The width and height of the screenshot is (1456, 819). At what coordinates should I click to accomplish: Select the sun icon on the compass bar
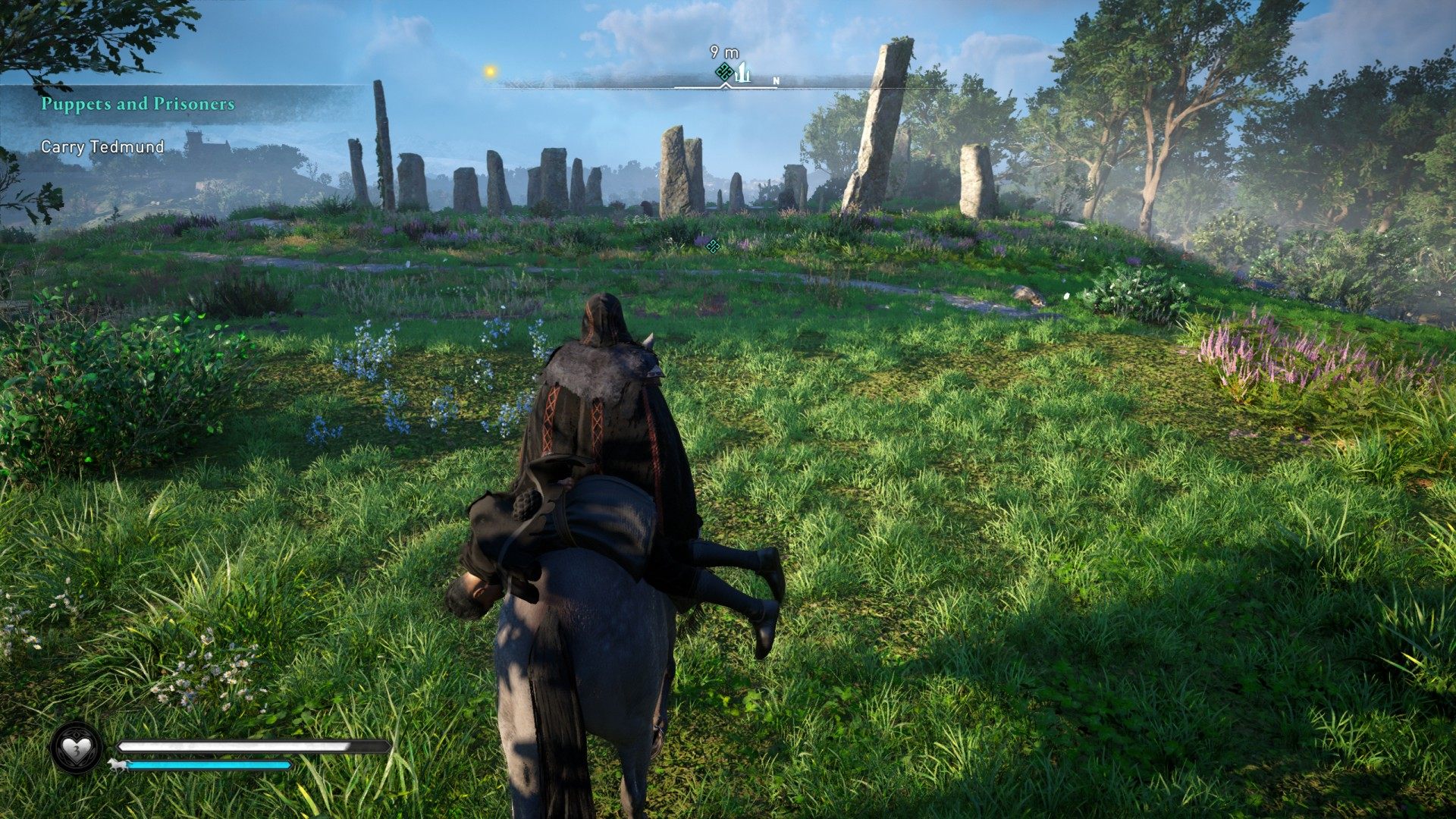491,71
